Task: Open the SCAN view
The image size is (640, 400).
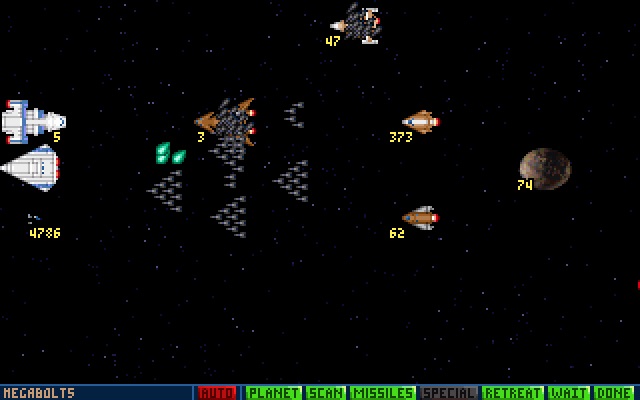Action: coord(324,393)
